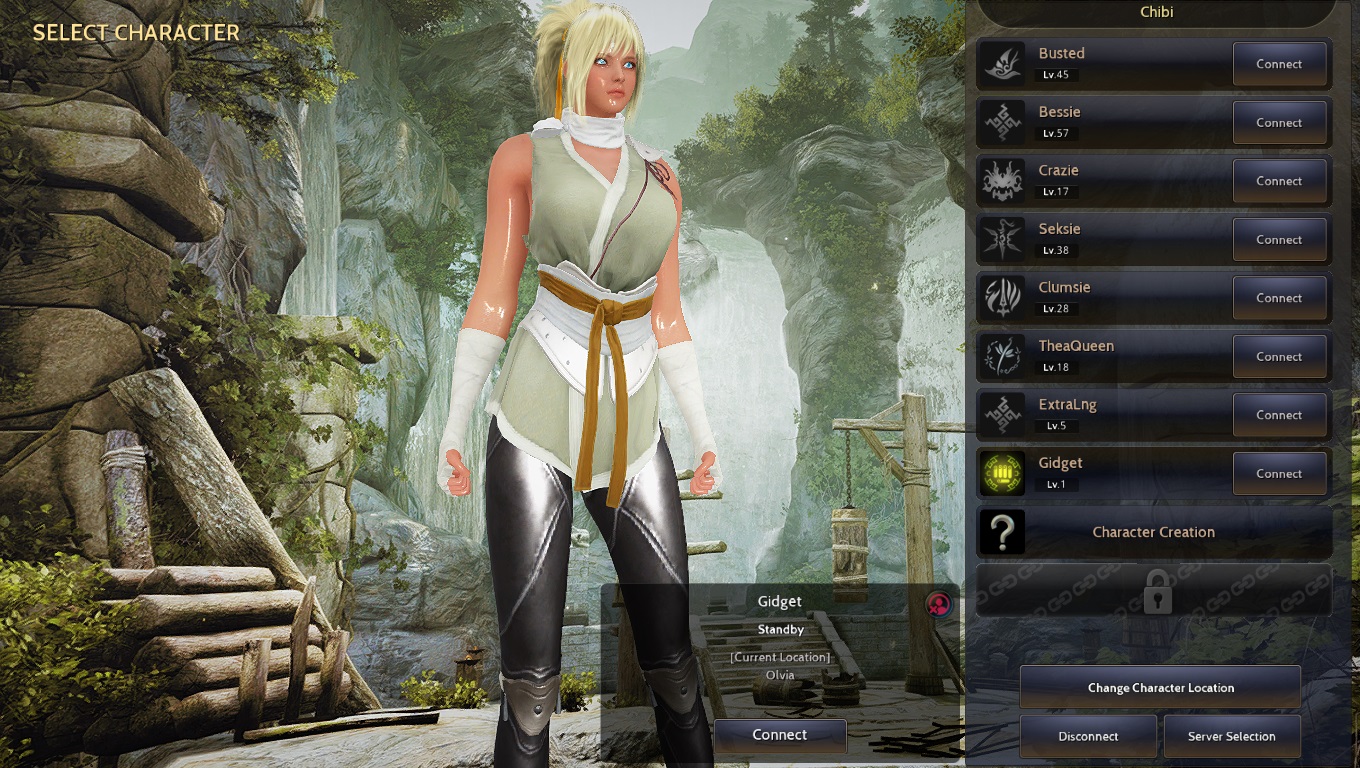Disconnect from the game
The width and height of the screenshot is (1360, 768).
[x=1088, y=736]
